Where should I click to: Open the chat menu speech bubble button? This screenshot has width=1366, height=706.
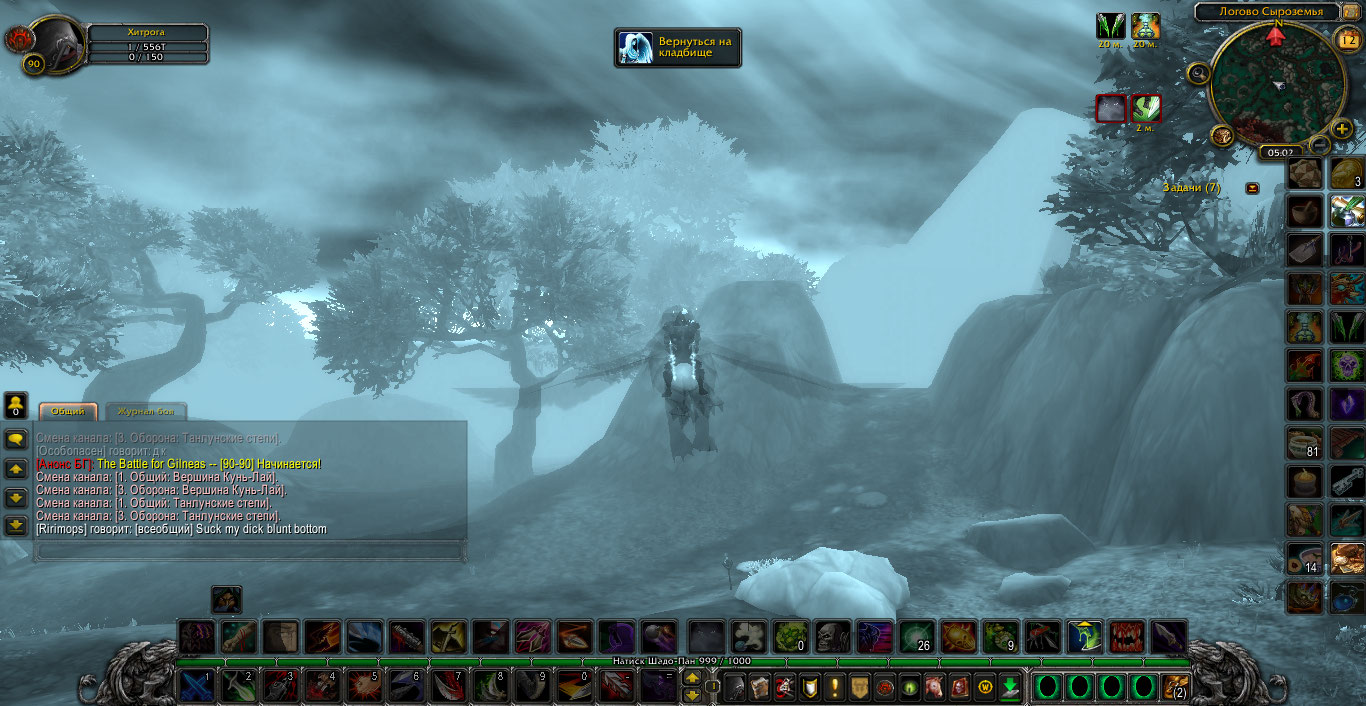(16, 439)
